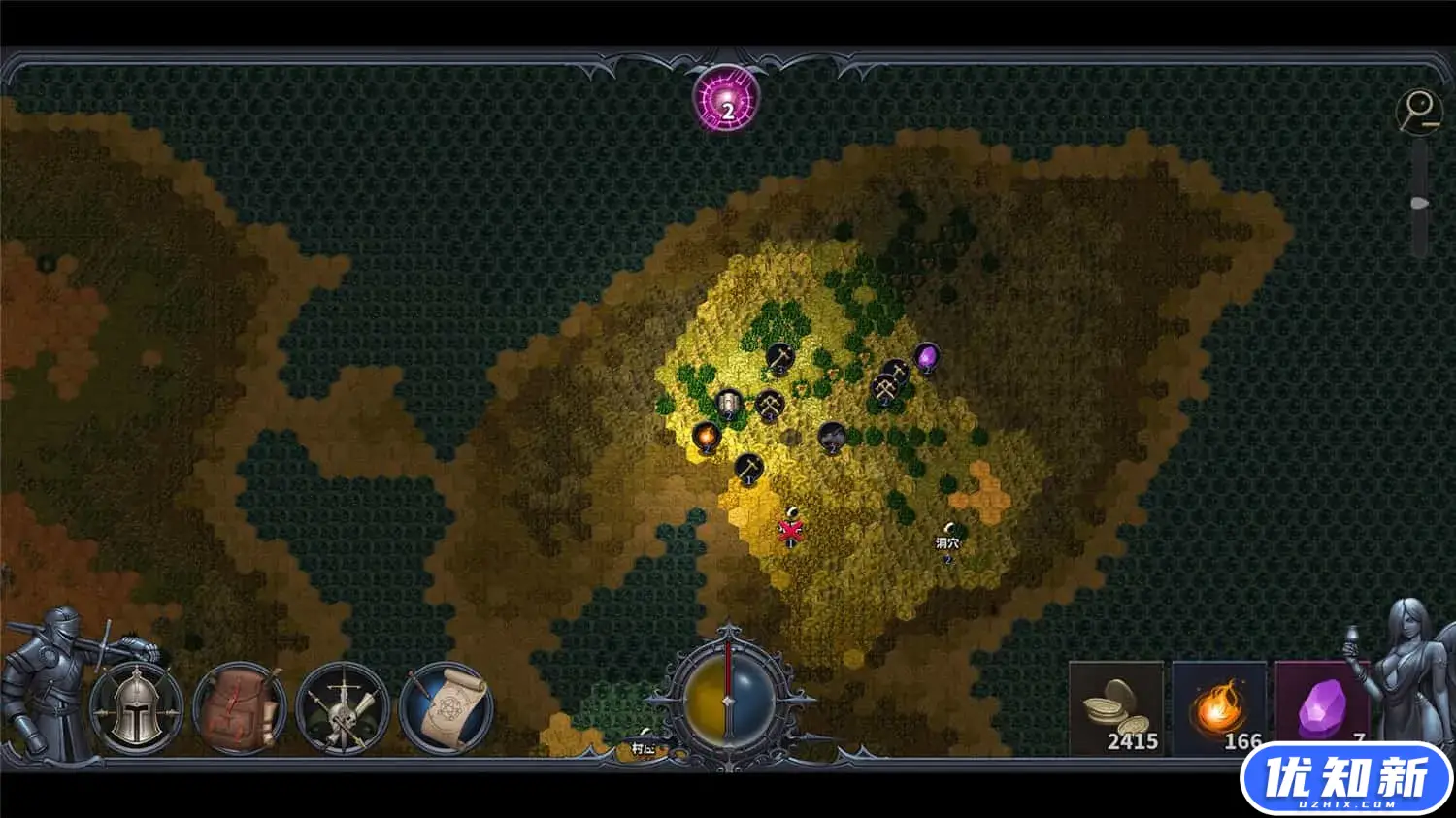
Task: Select the purple turn orb showing 2
Action: [x=727, y=102]
